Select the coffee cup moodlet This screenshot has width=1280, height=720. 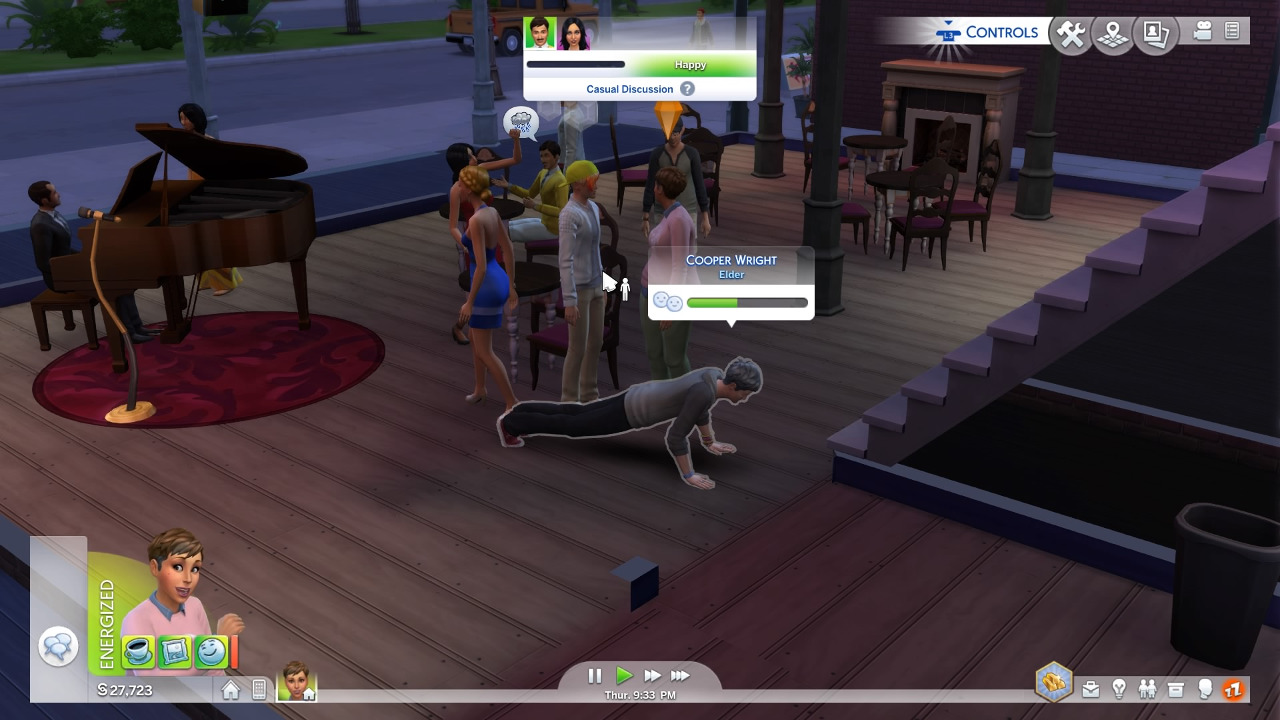pos(139,652)
